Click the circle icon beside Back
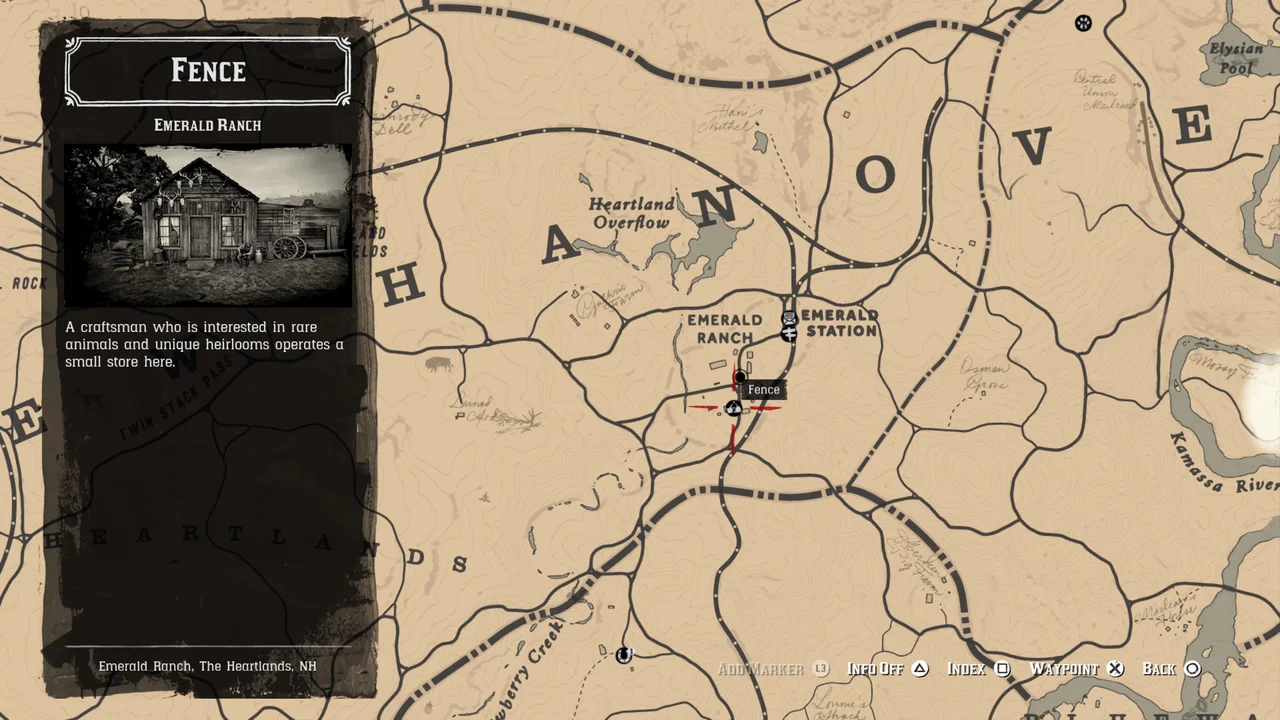This screenshot has height=720, width=1280. (x=1193, y=668)
